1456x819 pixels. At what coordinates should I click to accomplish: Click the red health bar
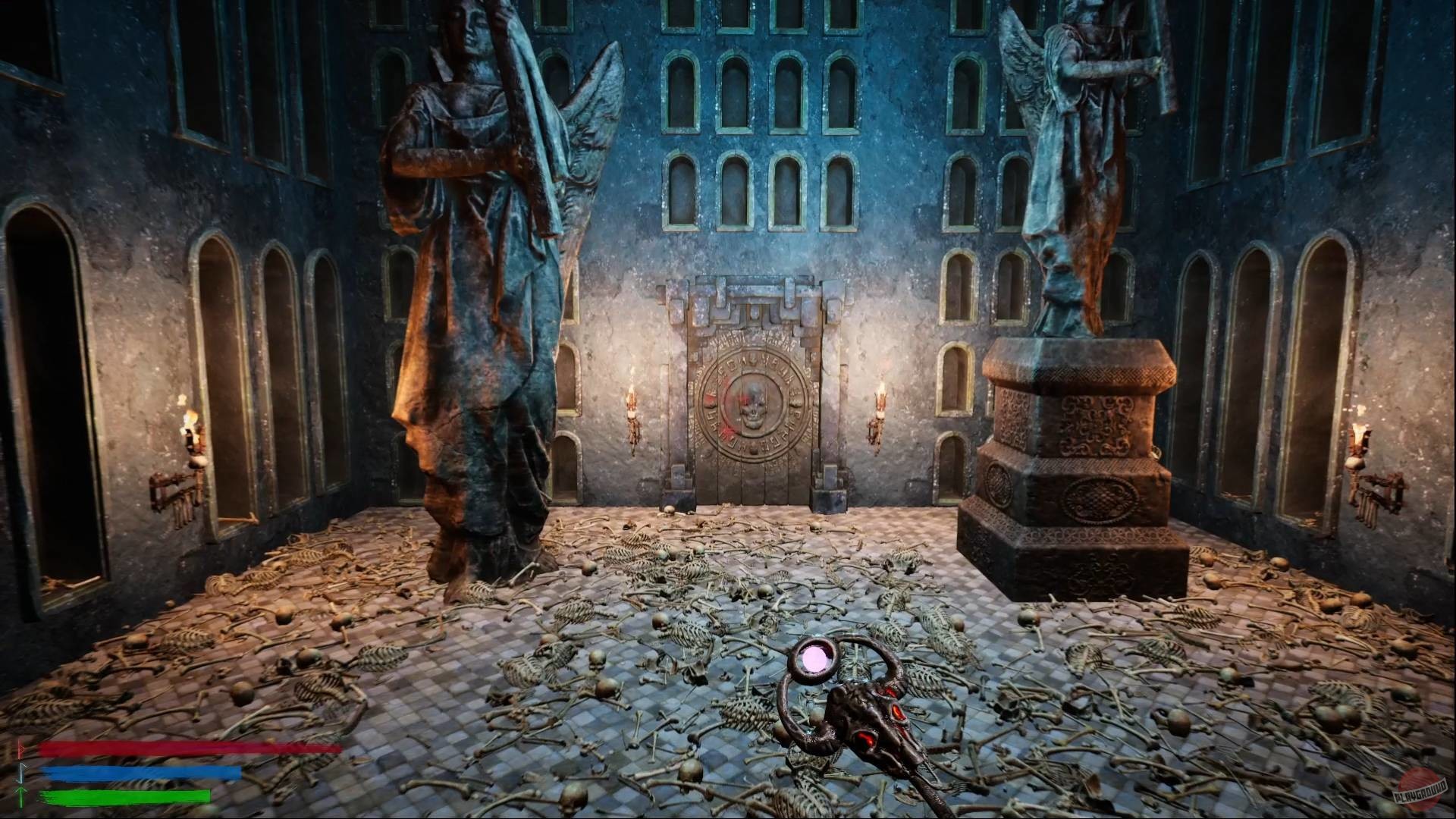pyautogui.click(x=190, y=749)
